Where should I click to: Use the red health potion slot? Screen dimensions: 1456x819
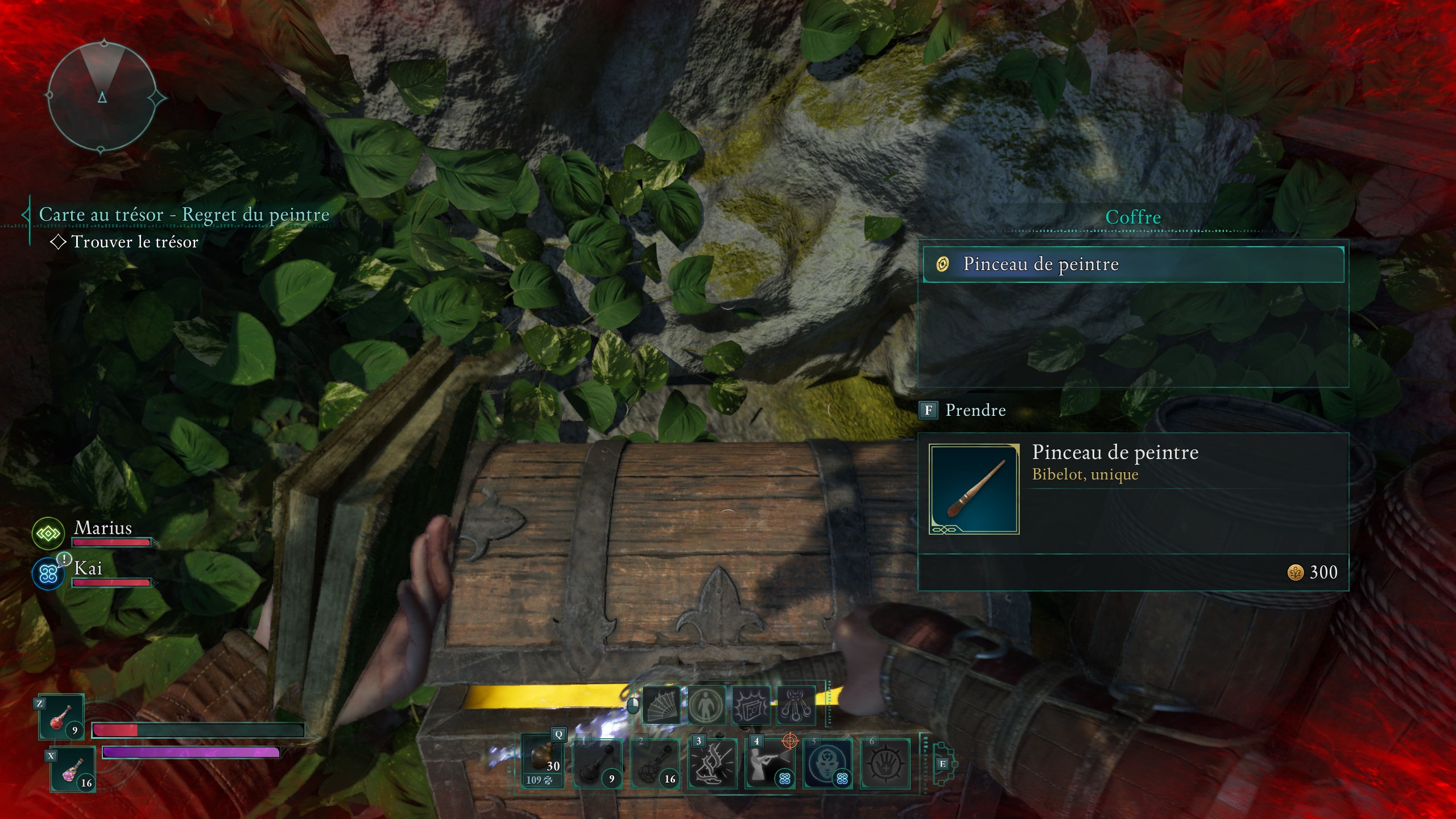(62, 718)
